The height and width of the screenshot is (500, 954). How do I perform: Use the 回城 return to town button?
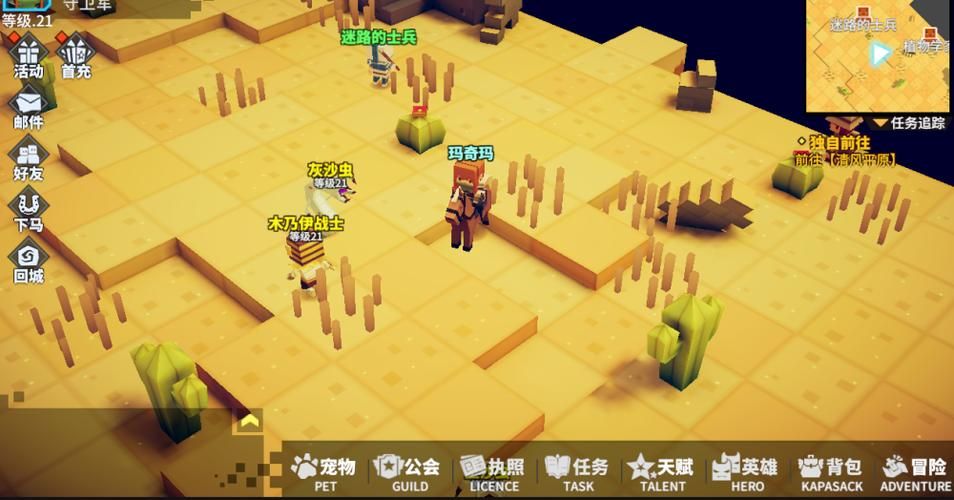[x=28, y=260]
